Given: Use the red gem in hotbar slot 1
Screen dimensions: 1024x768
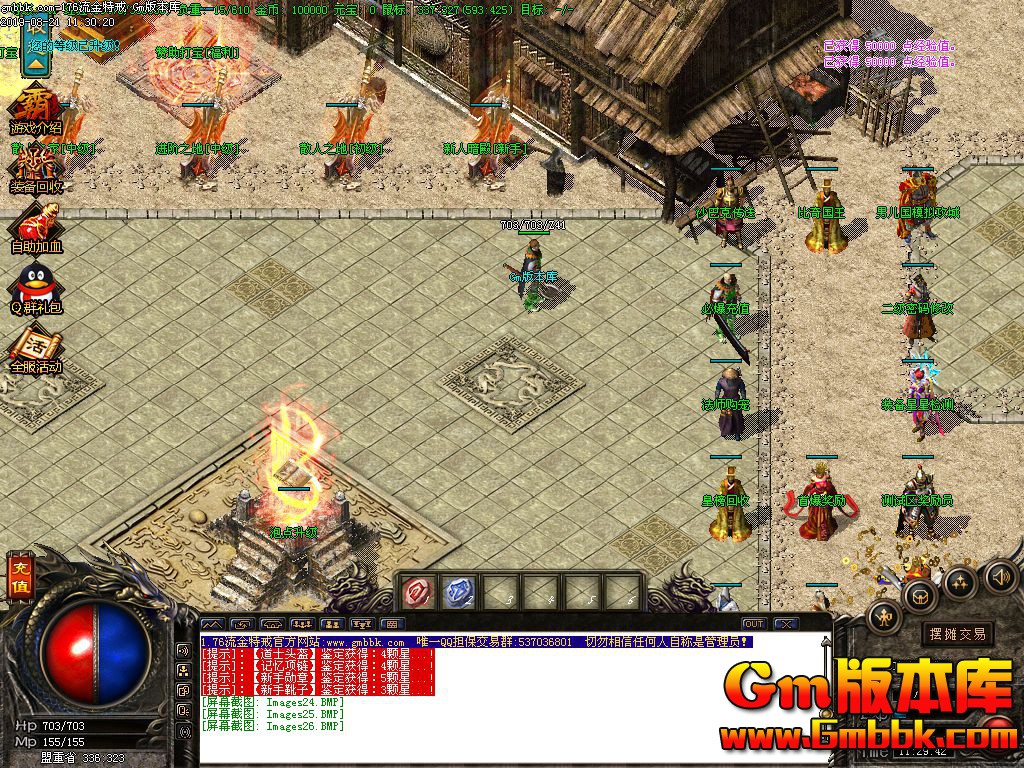Looking at the screenshot, I should pyautogui.click(x=415, y=593).
